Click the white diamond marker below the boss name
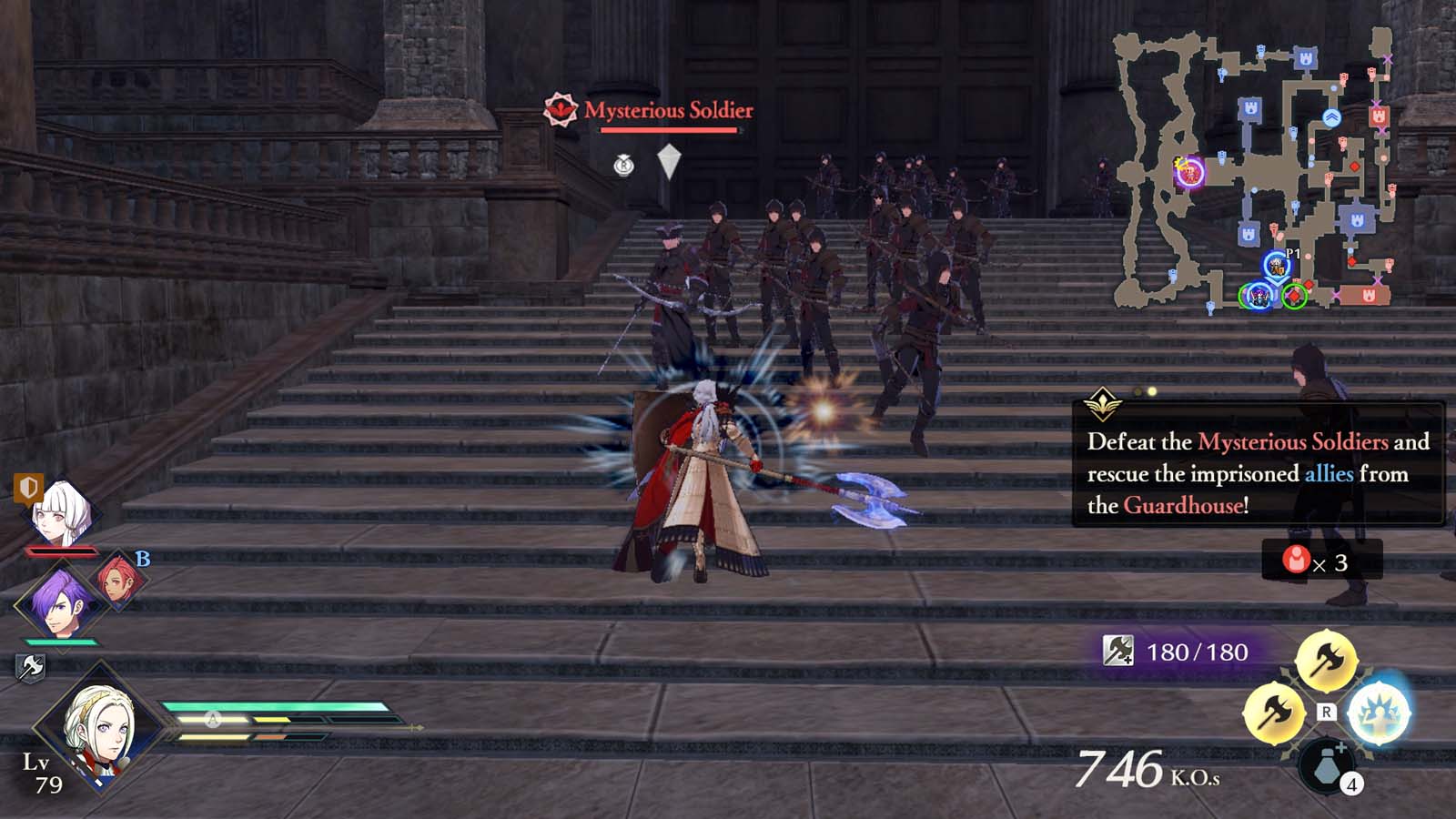The height and width of the screenshot is (819, 1456). click(x=669, y=160)
